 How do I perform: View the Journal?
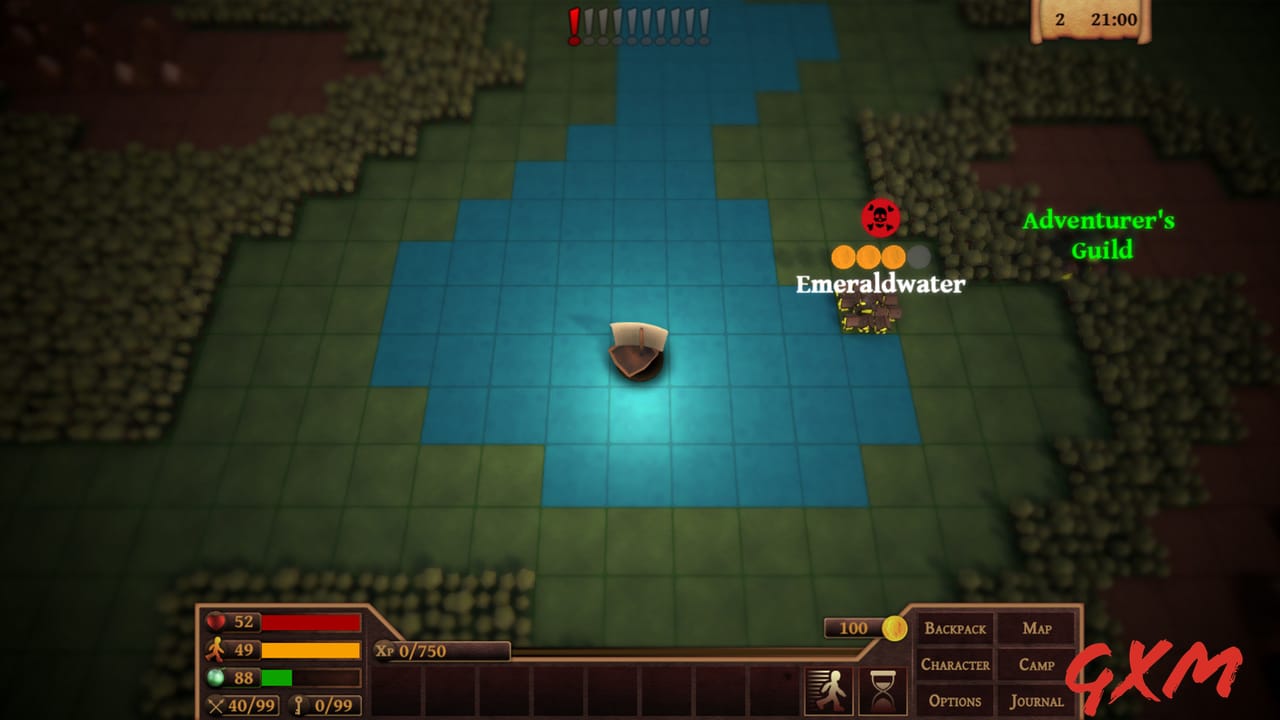1037,701
